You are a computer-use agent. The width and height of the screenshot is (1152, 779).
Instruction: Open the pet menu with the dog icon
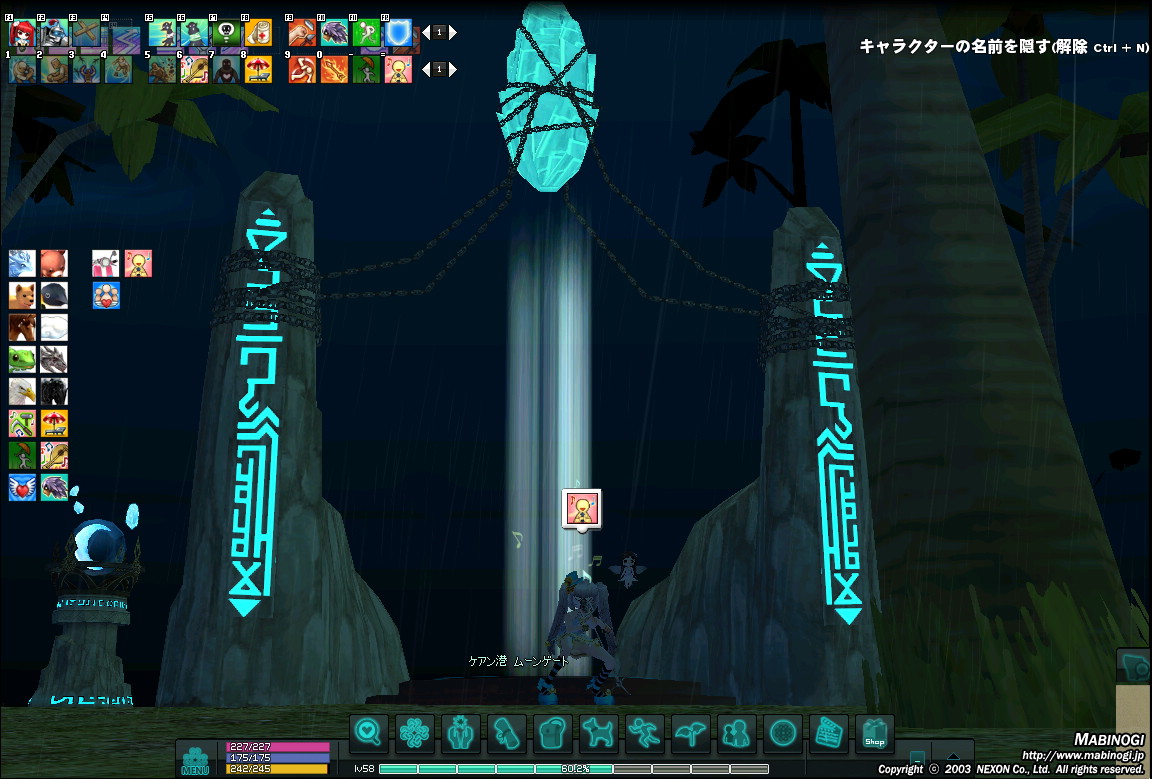599,735
